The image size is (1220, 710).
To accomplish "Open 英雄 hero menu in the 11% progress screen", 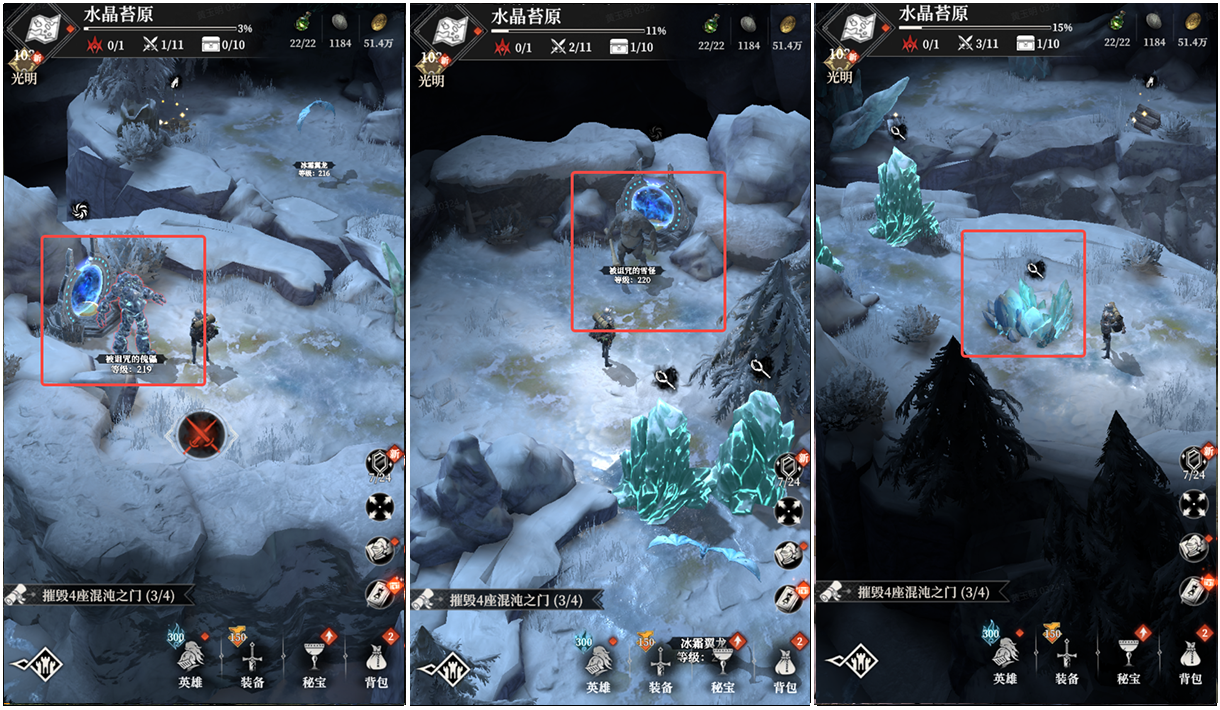I will (x=598, y=664).
